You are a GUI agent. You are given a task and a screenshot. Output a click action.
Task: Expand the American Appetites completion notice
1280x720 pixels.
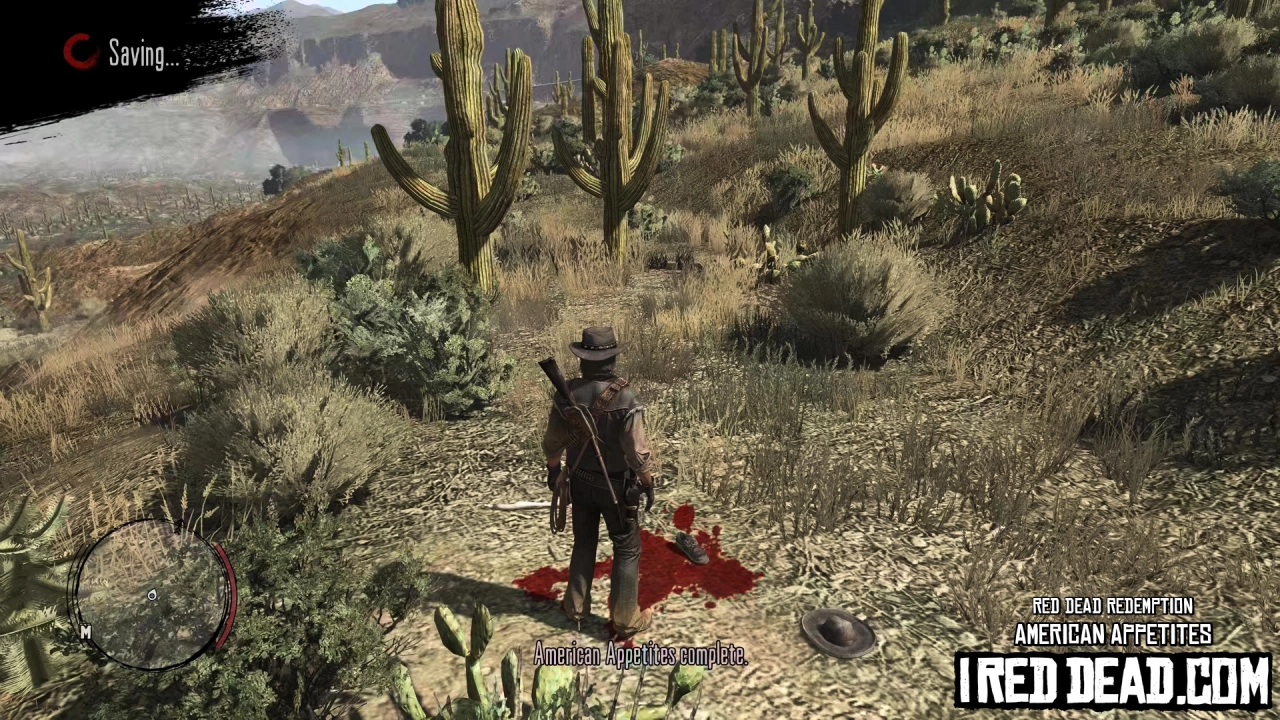click(640, 655)
